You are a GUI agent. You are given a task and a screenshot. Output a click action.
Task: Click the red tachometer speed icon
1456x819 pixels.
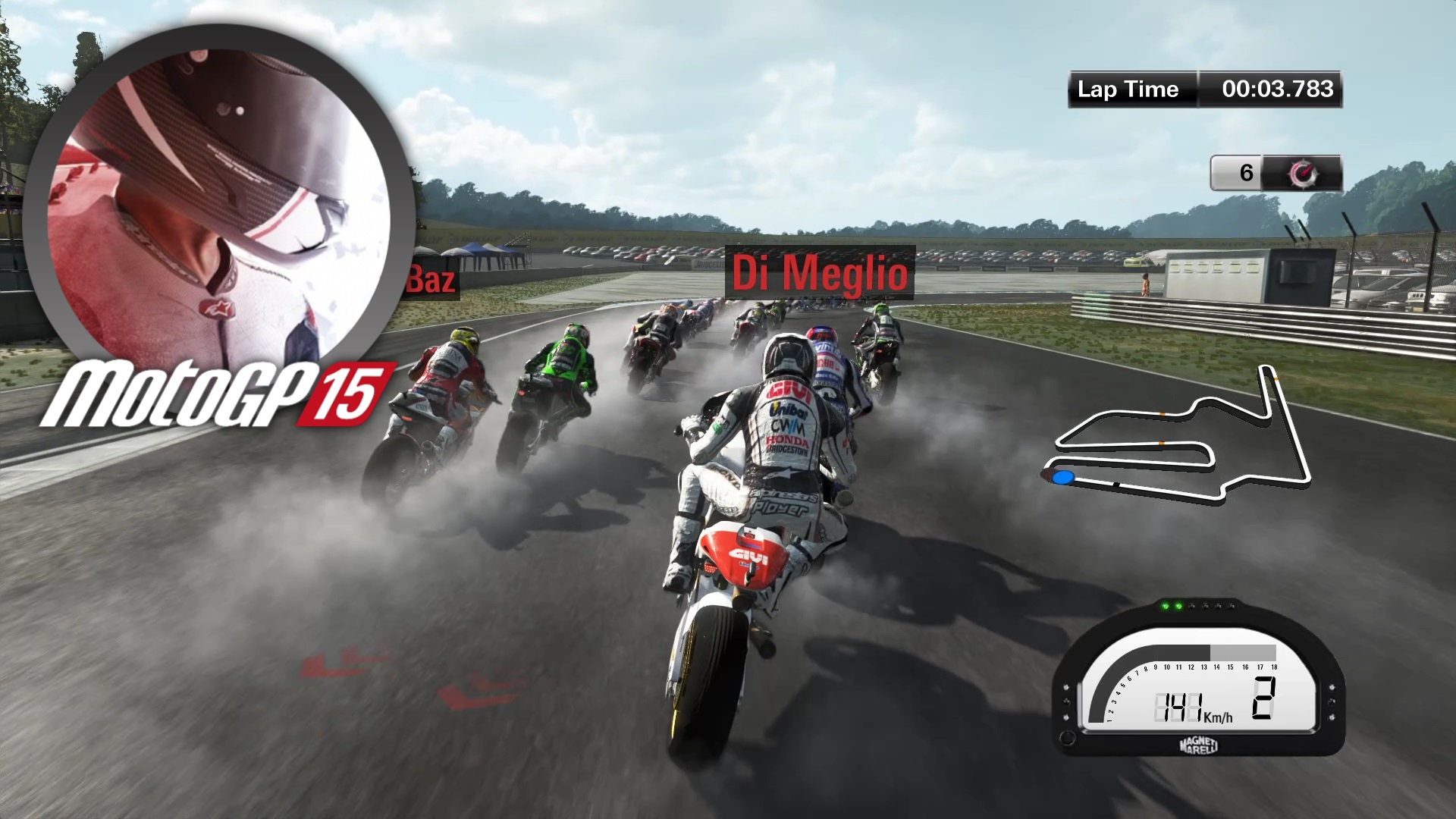[1304, 171]
